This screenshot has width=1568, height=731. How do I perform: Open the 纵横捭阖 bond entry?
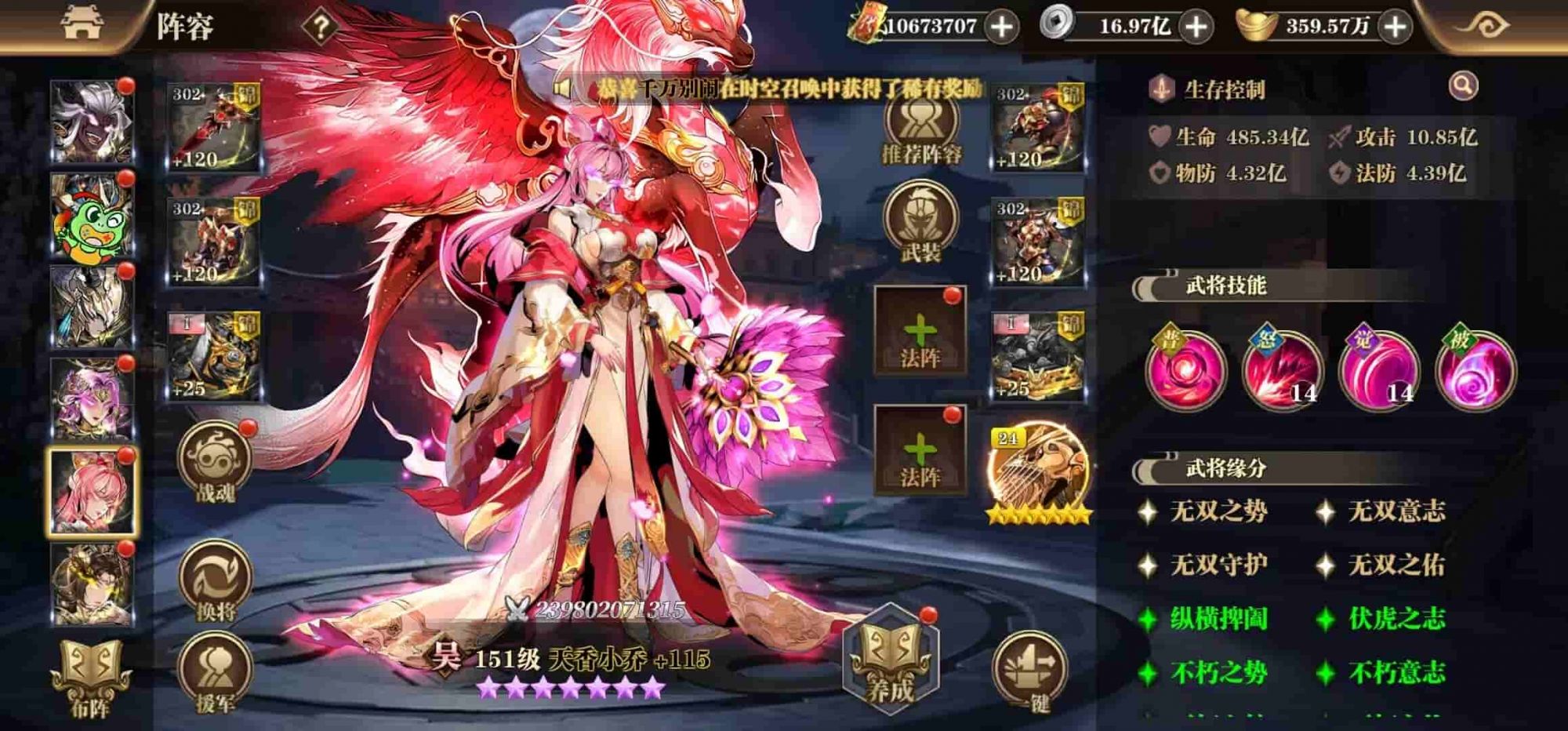pyautogui.click(x=1218, y=619)
